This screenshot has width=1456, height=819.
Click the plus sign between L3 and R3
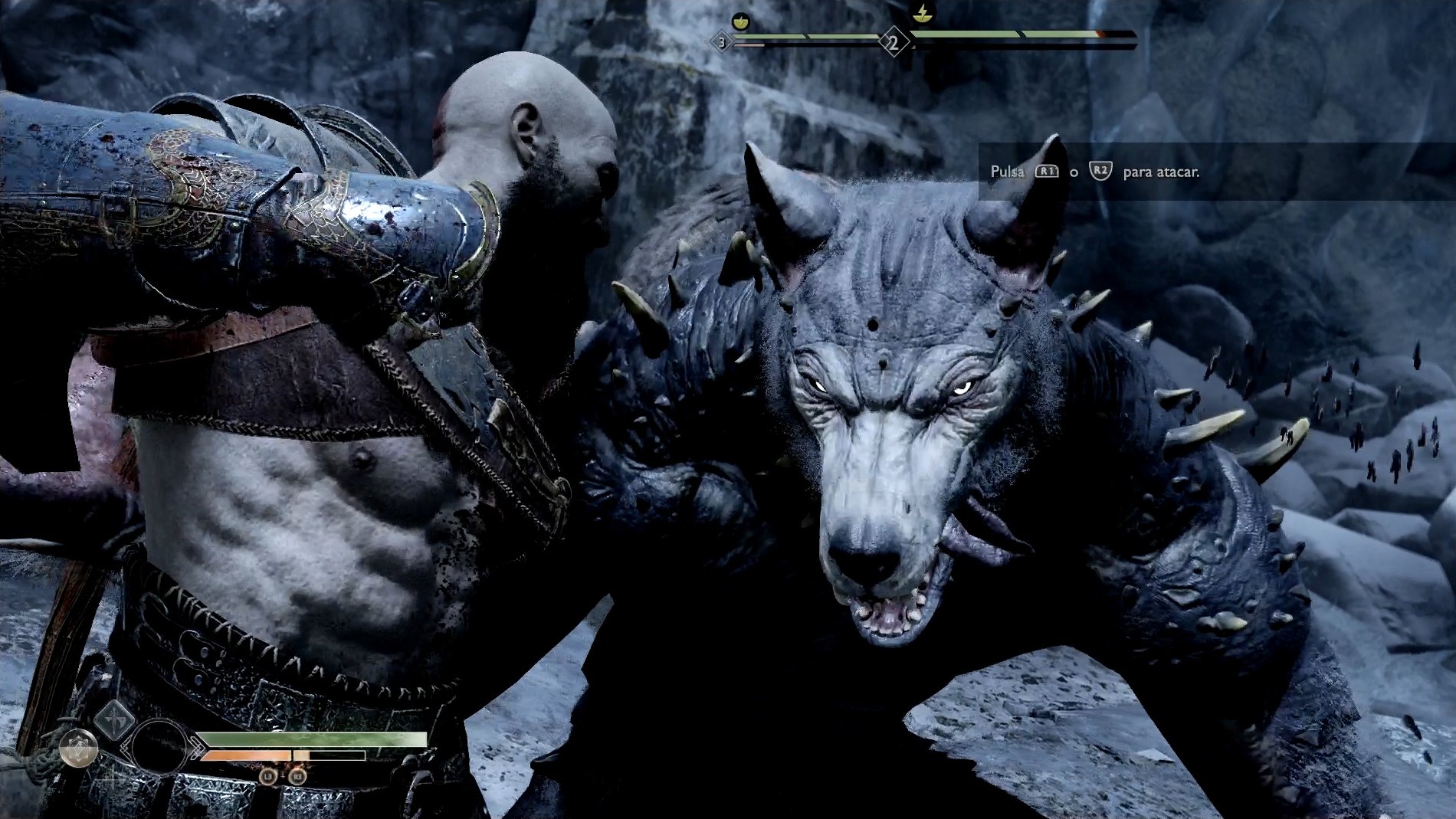[x=283, y=776]
